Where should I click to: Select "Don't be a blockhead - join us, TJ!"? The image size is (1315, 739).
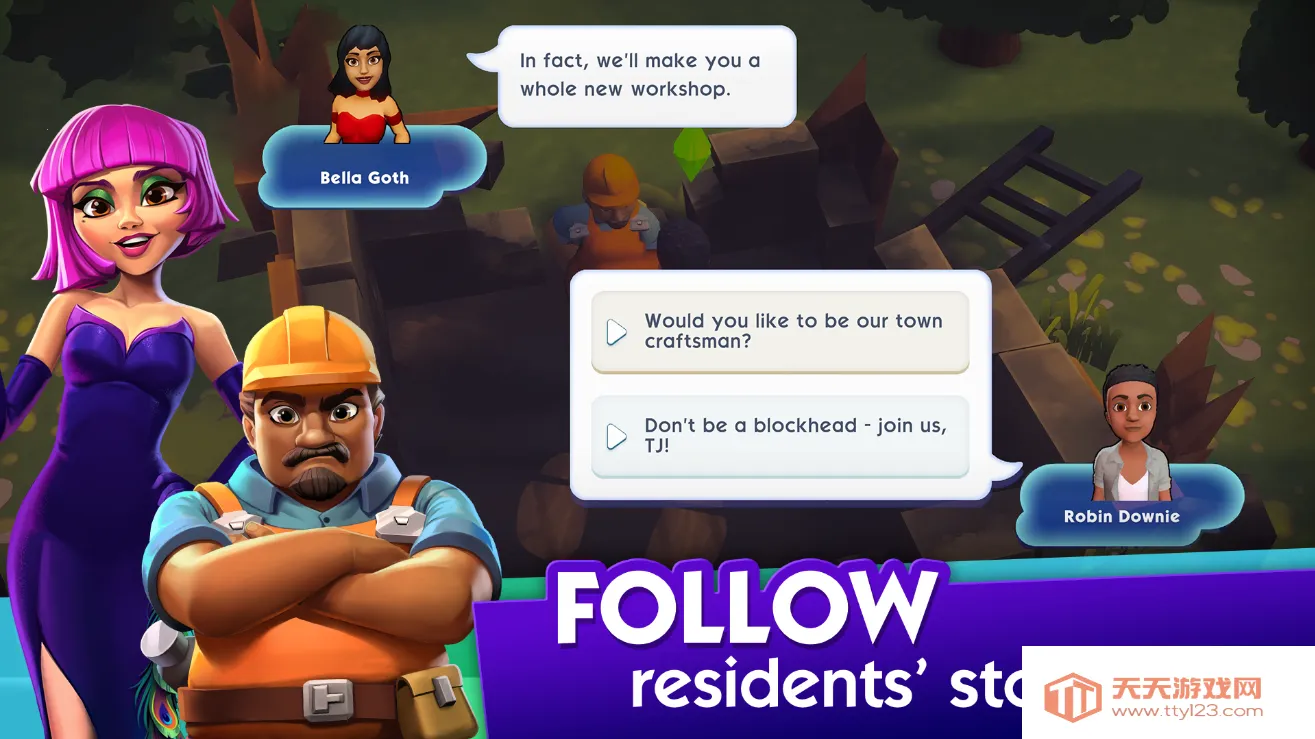point(780,436)
